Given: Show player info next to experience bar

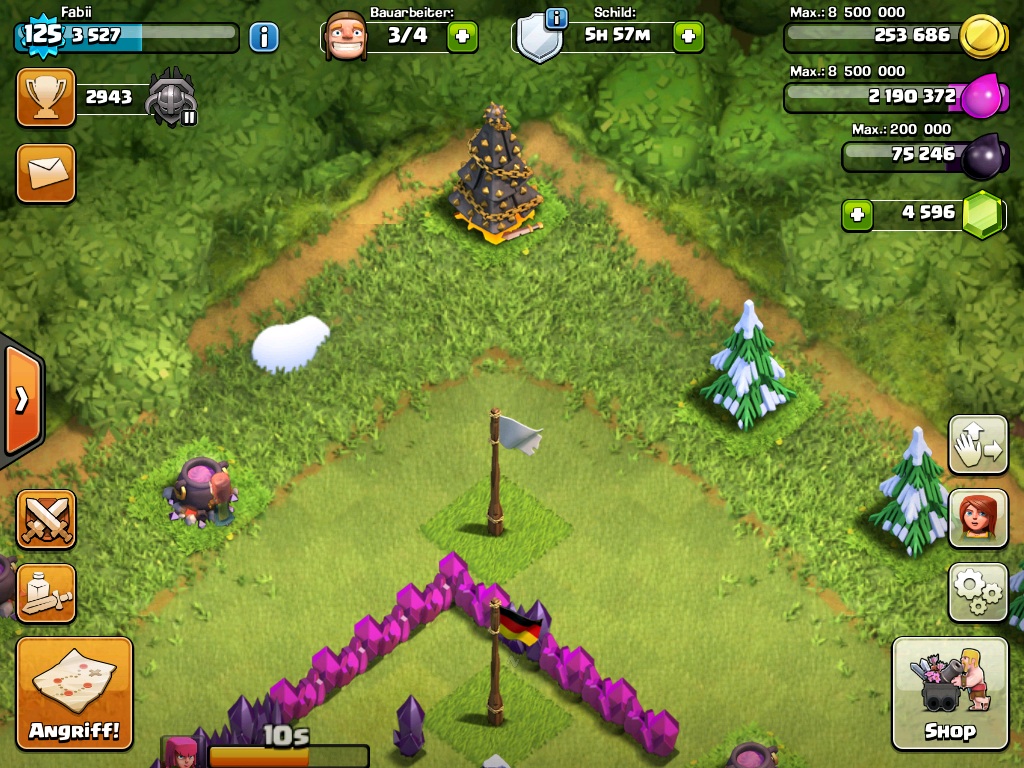Looking at the screenshot, I should click(264, 37).
